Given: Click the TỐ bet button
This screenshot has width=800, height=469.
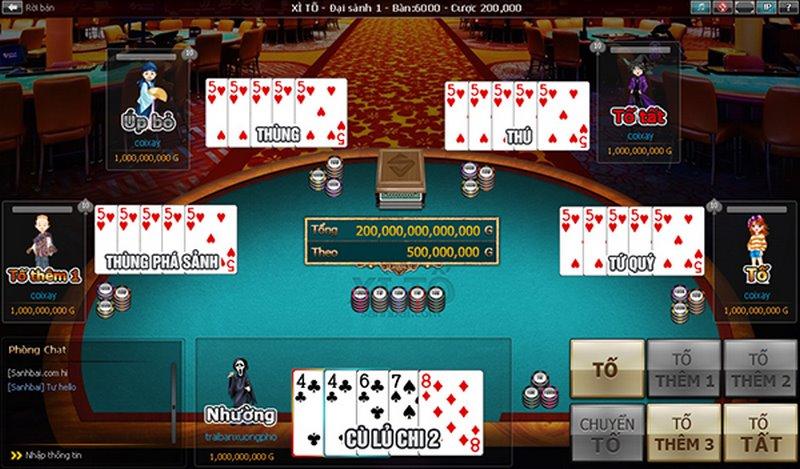Looking at the screenshot, I should (606, 368).
